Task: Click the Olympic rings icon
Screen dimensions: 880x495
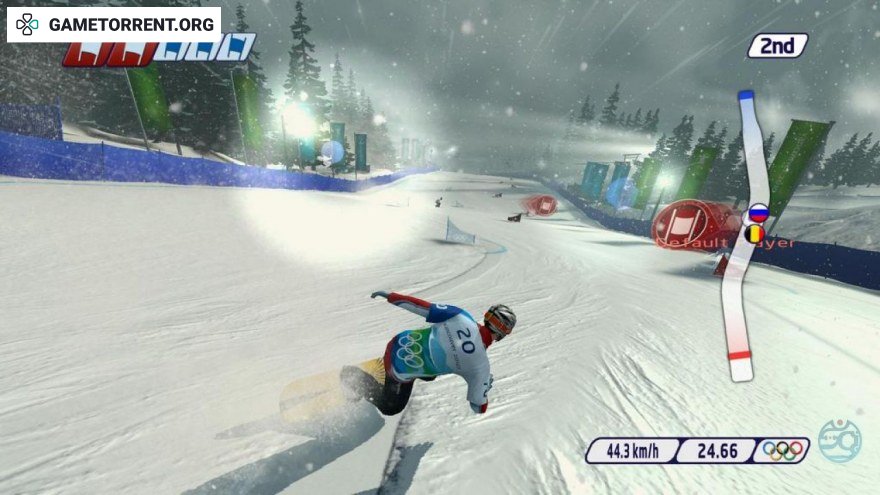Action: click(783, 451)
